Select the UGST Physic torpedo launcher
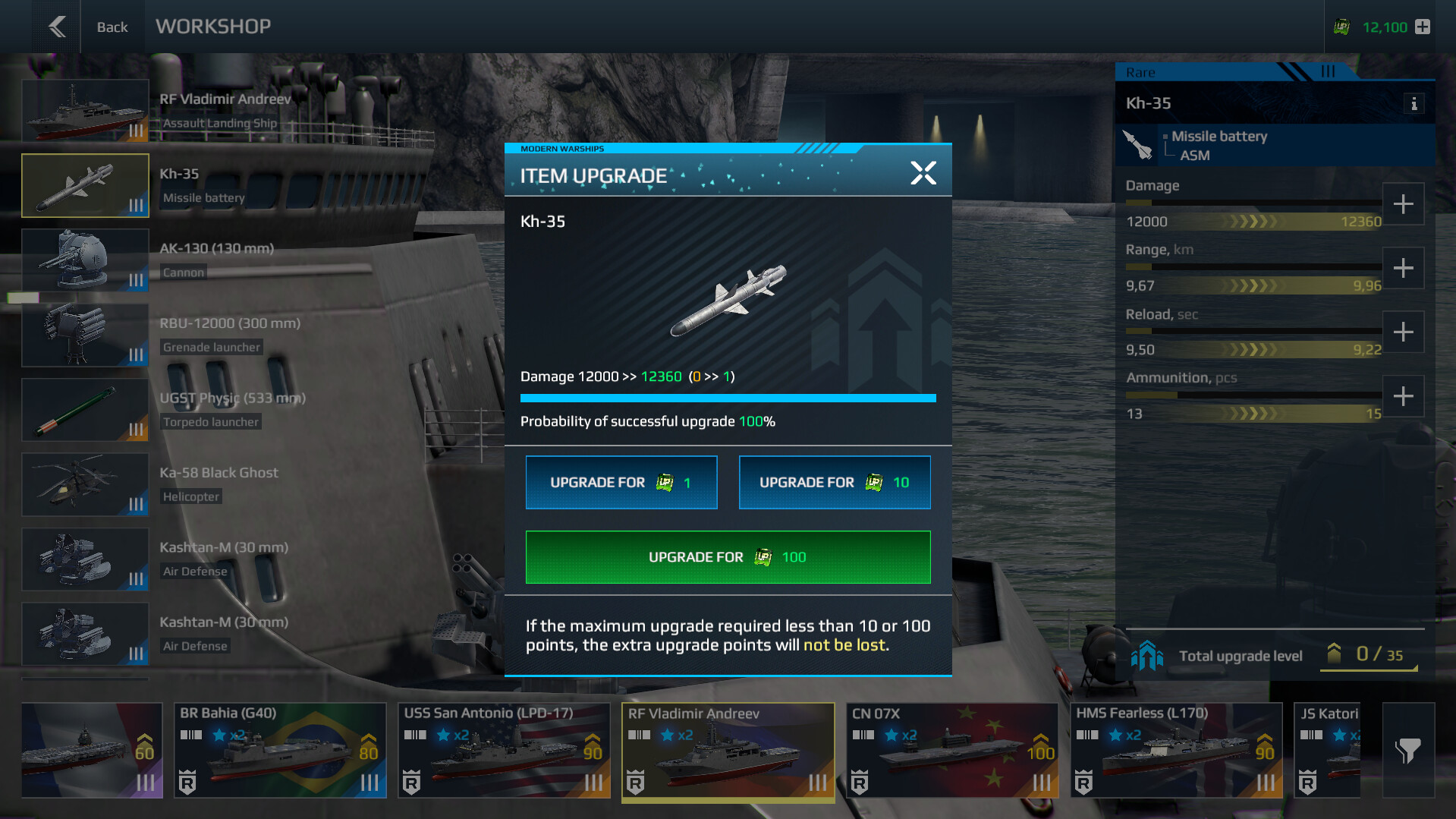Image resolution: width=1456 pixels, height=819 pixels. click(85, 410)
